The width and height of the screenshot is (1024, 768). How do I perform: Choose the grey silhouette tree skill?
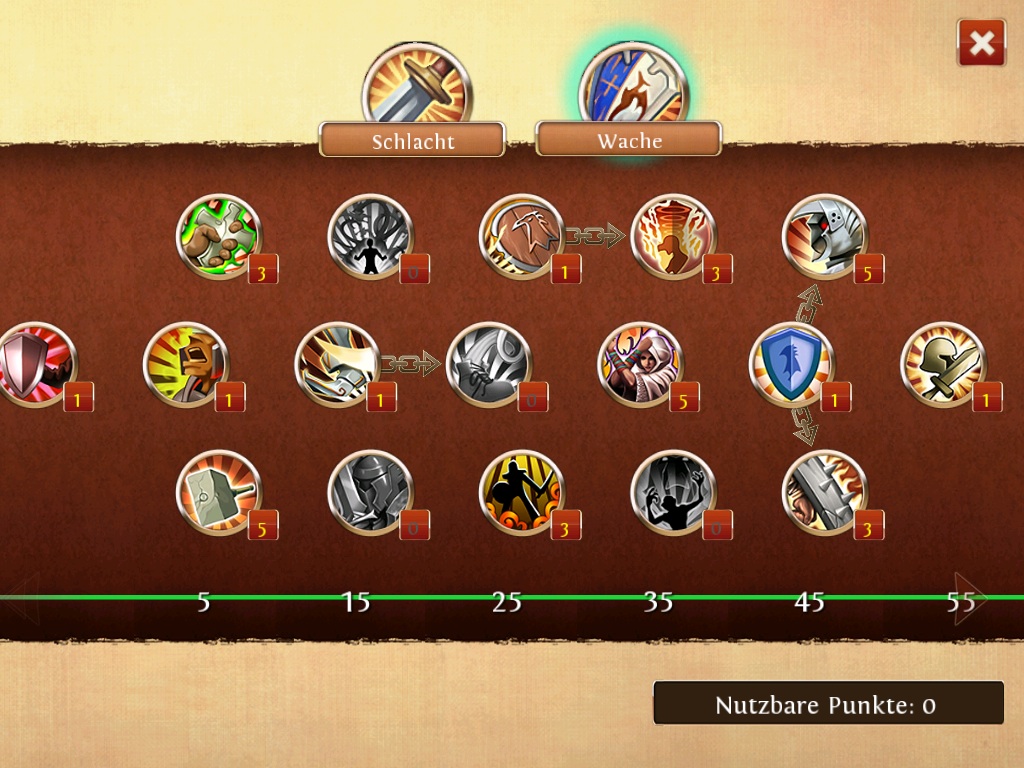coord(369,236)
